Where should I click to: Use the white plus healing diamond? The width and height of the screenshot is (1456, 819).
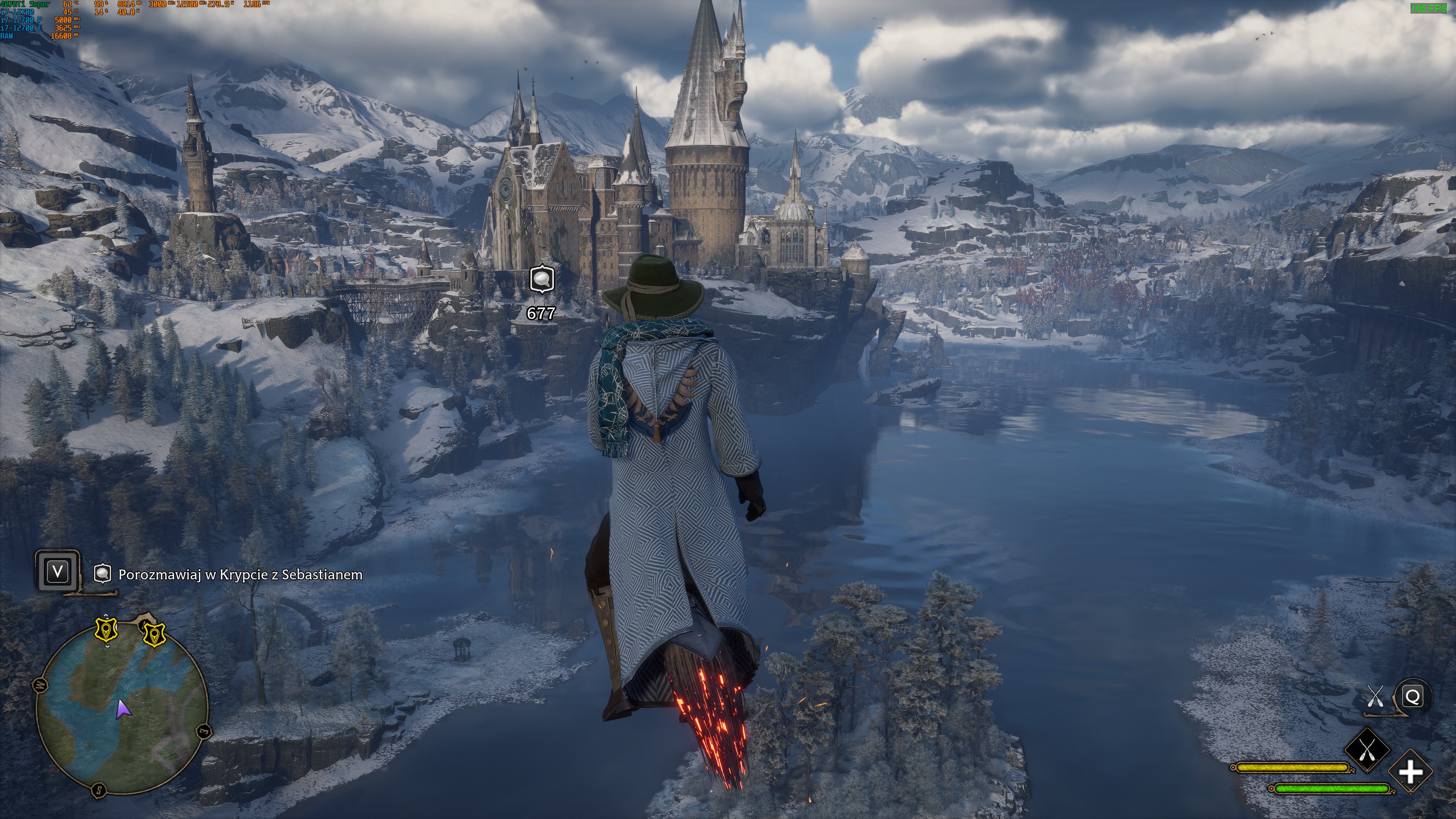point(1410,772)
